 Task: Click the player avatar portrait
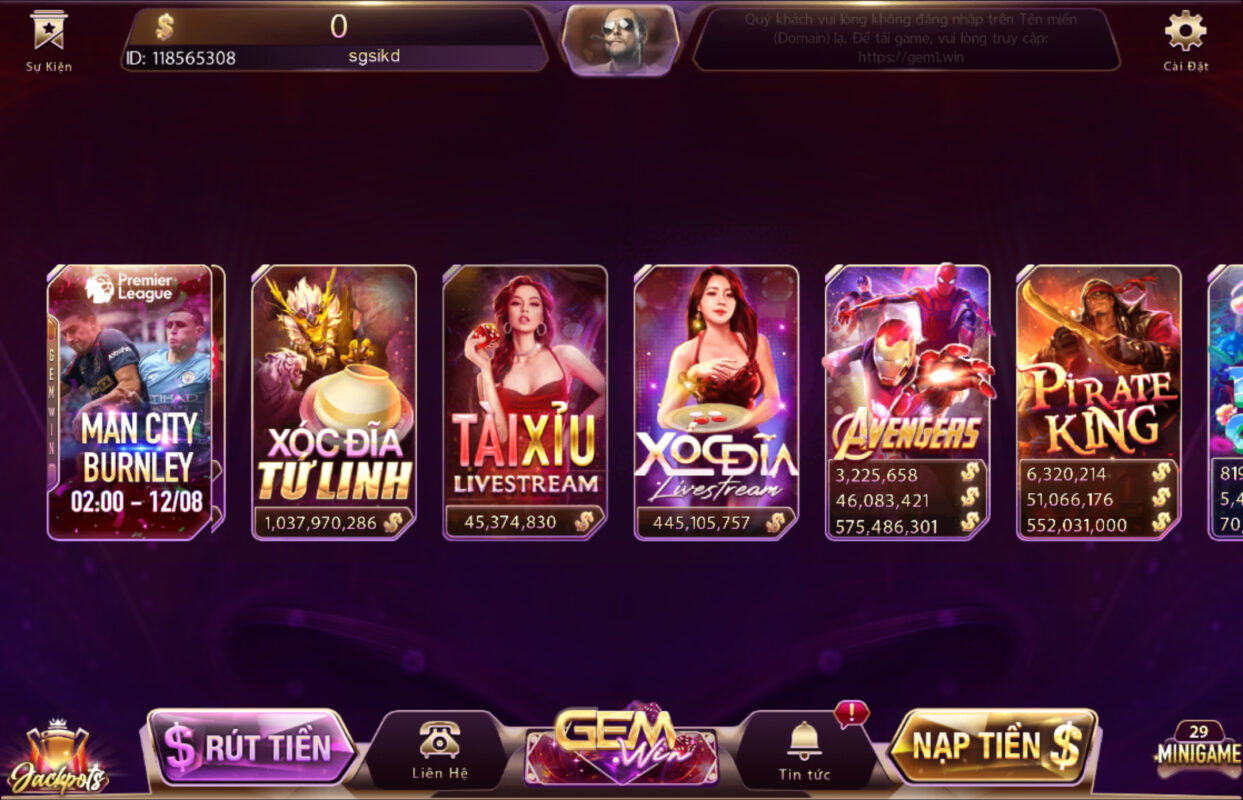click(x=620, y=40)
